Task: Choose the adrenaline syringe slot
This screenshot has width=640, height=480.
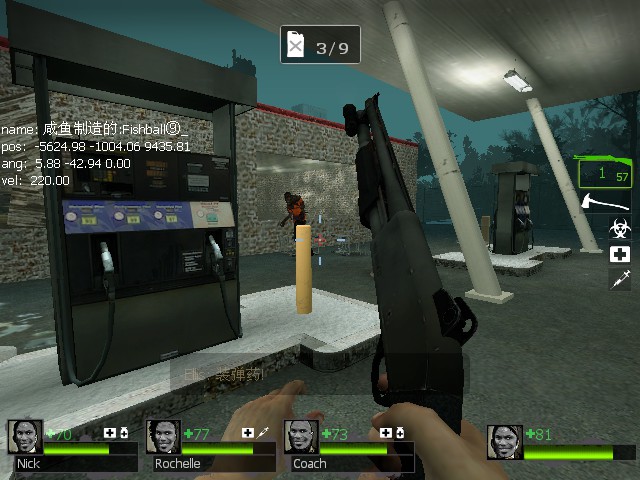Action: tap(619, 279)
